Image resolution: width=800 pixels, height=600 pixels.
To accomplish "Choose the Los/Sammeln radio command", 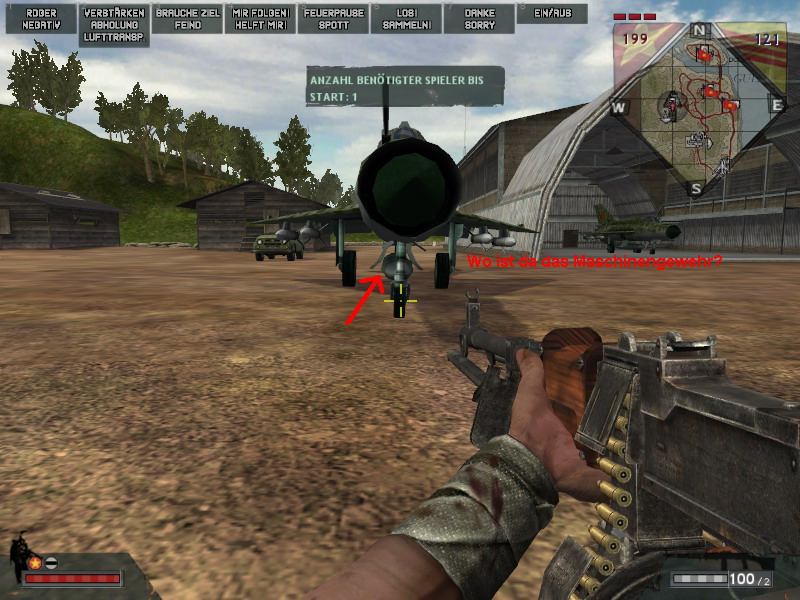I will [x=405, y=18].
